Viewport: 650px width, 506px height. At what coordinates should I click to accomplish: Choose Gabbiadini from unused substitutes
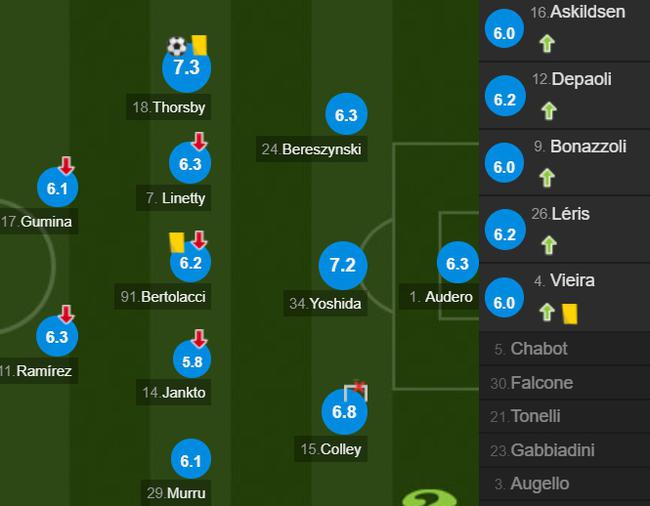[x=566, y=450]
